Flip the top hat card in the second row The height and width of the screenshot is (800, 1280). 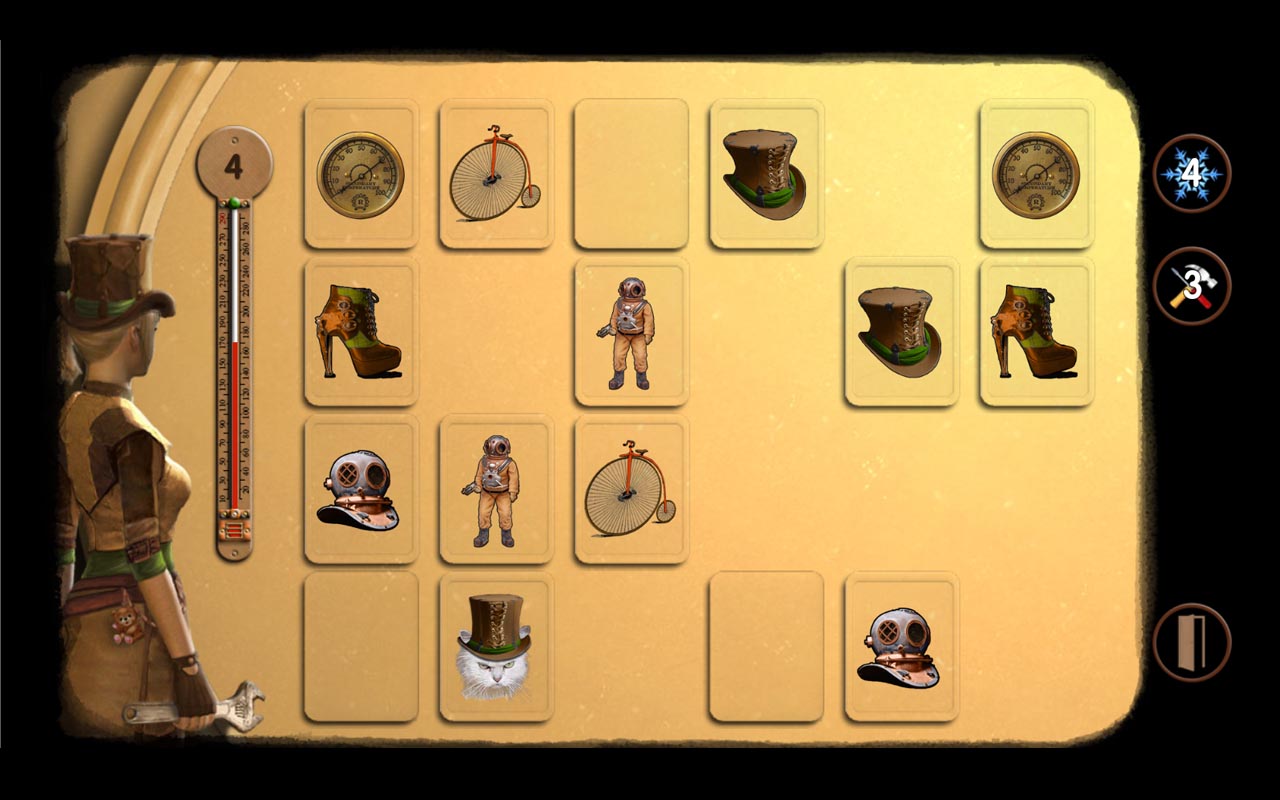point(901,332)
